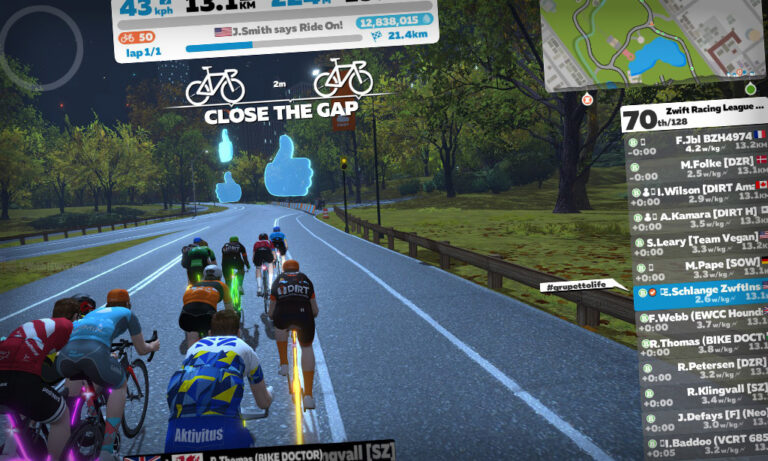Select highlighted E.Schlange rider row

(x=702, y=294)
